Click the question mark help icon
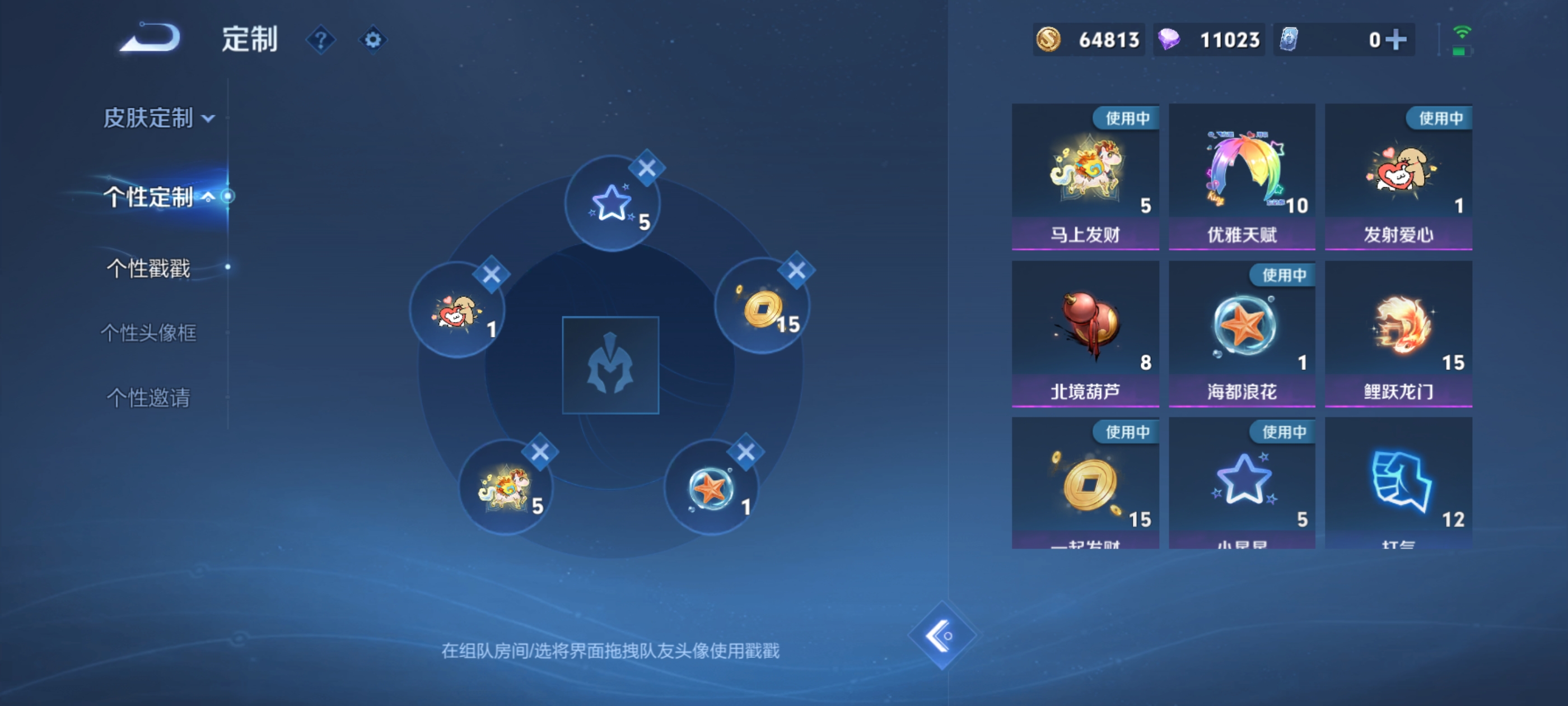The width and height of the screenshot is (1568, 706). (x=323, y=38)
